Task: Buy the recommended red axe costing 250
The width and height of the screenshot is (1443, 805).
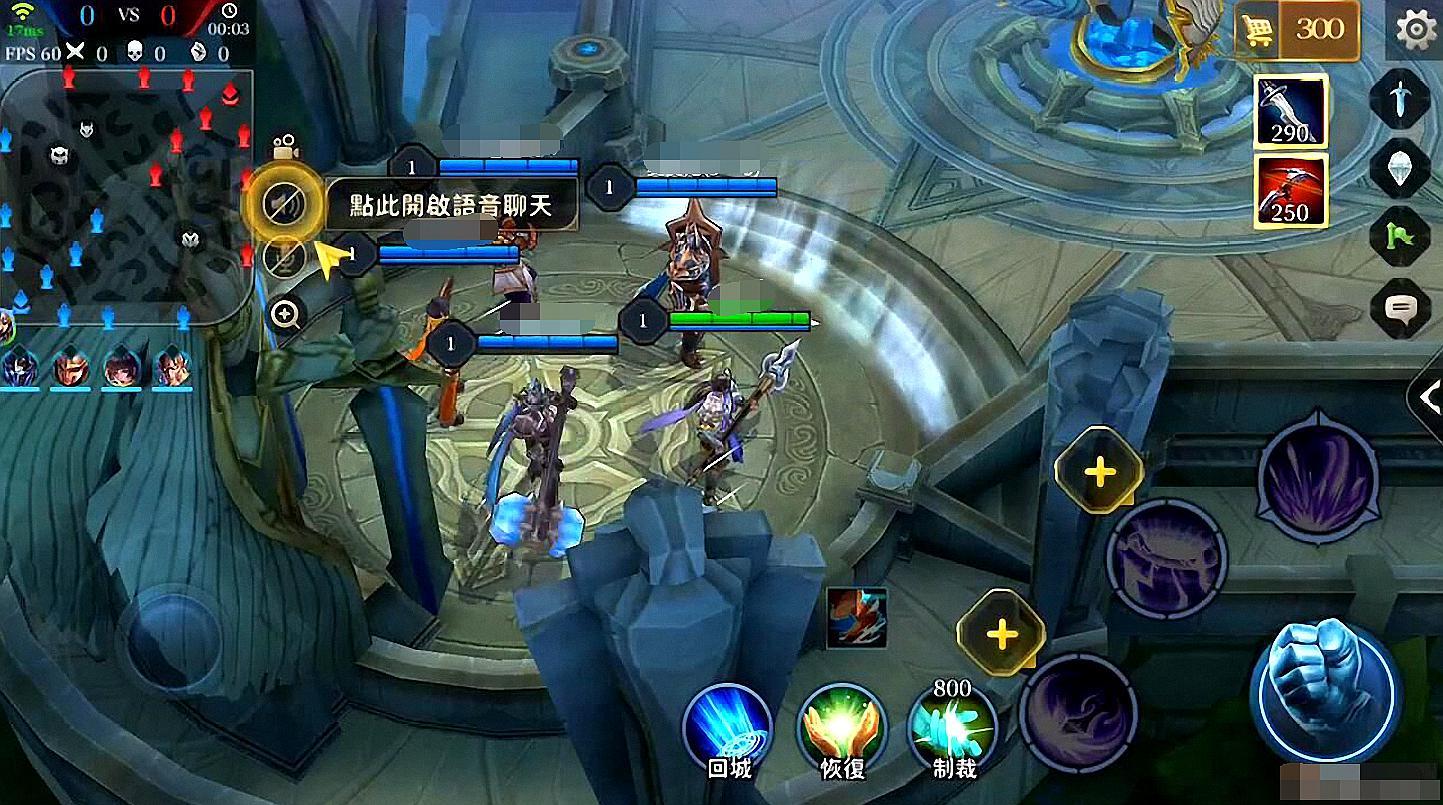Action: [x=1290, y=190]
